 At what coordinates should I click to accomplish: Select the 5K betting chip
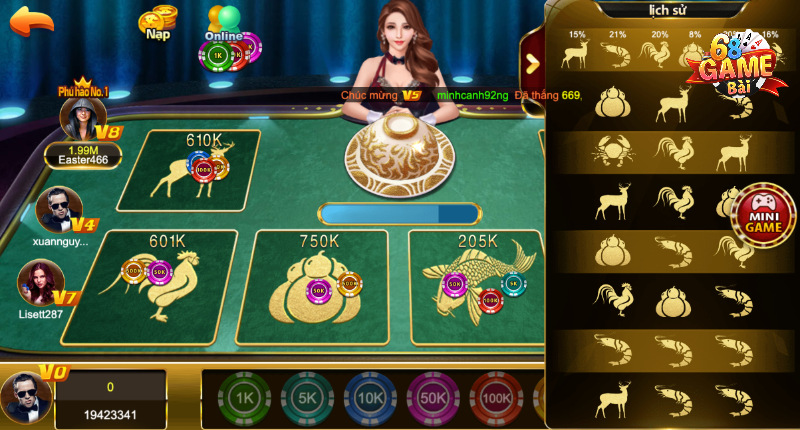[x=306, y=397]
